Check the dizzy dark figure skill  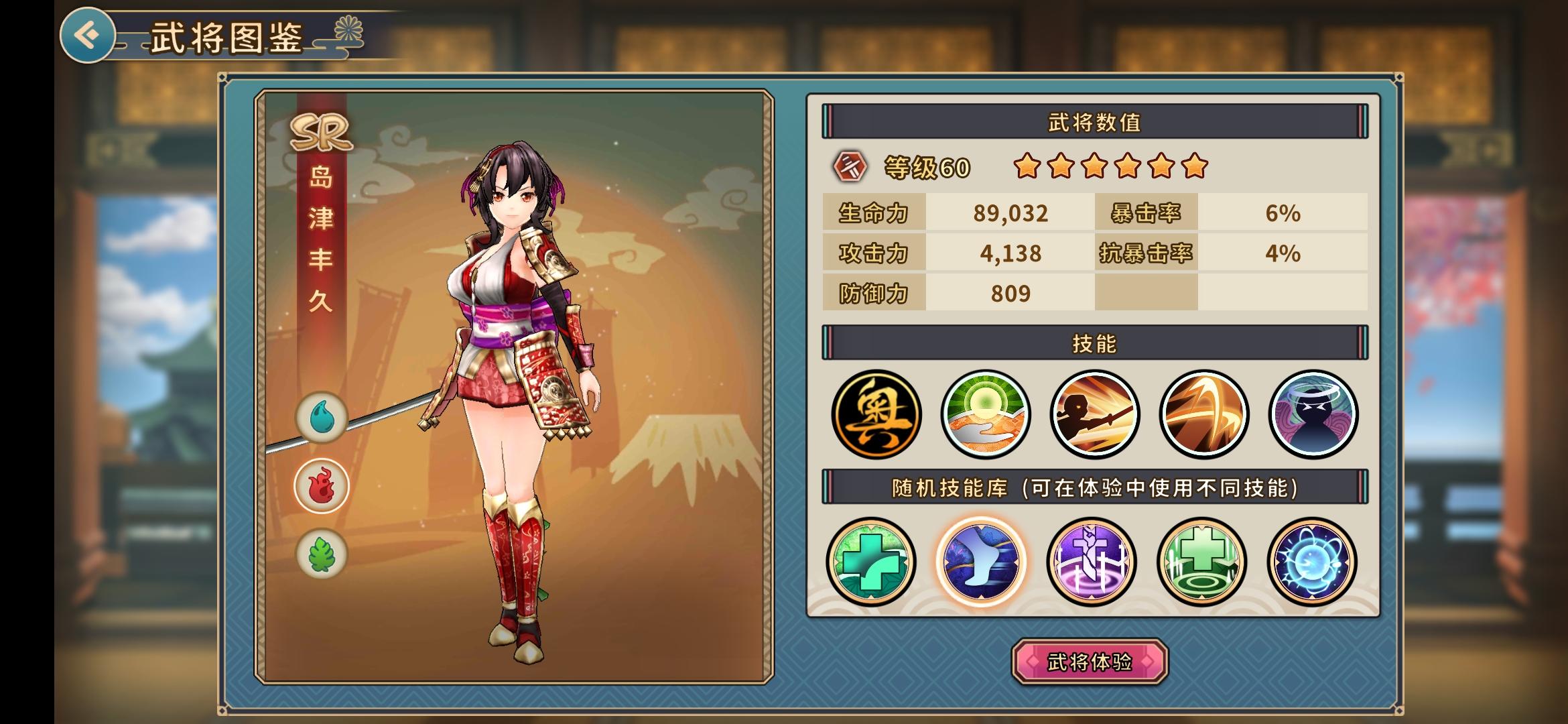coord(1313,414)
